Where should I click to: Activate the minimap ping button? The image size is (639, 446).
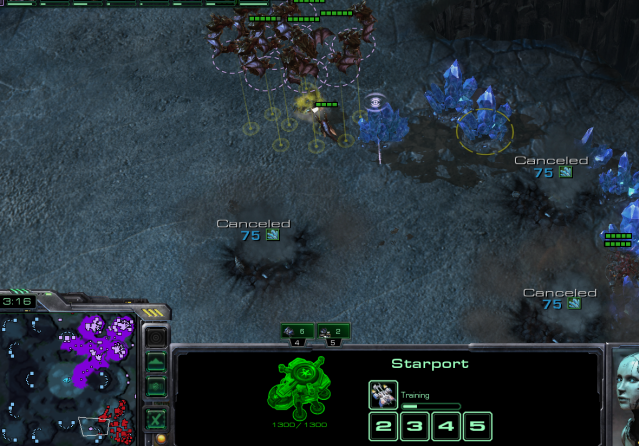[x=155, y=338]
